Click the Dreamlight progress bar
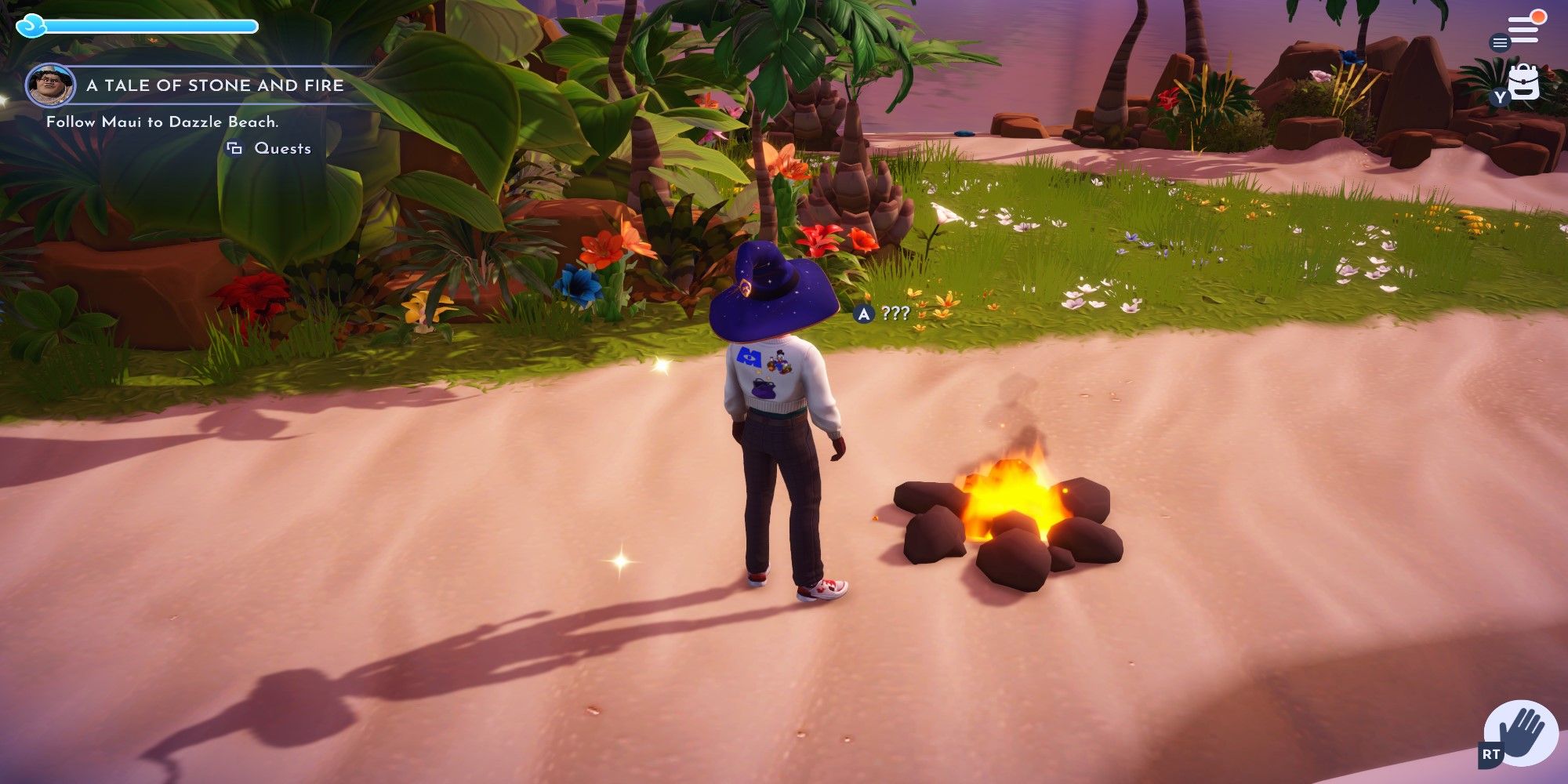 (x=149, y=26)
